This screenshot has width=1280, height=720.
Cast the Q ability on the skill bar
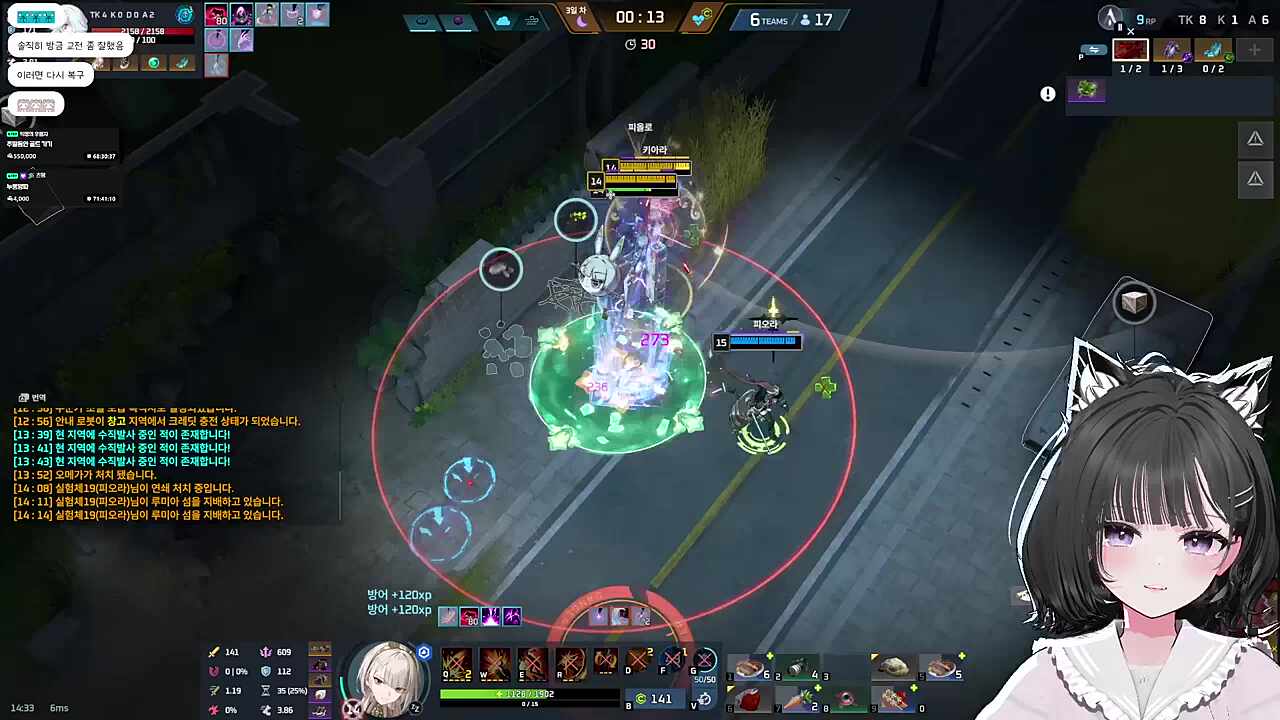[x=455, y=662]
